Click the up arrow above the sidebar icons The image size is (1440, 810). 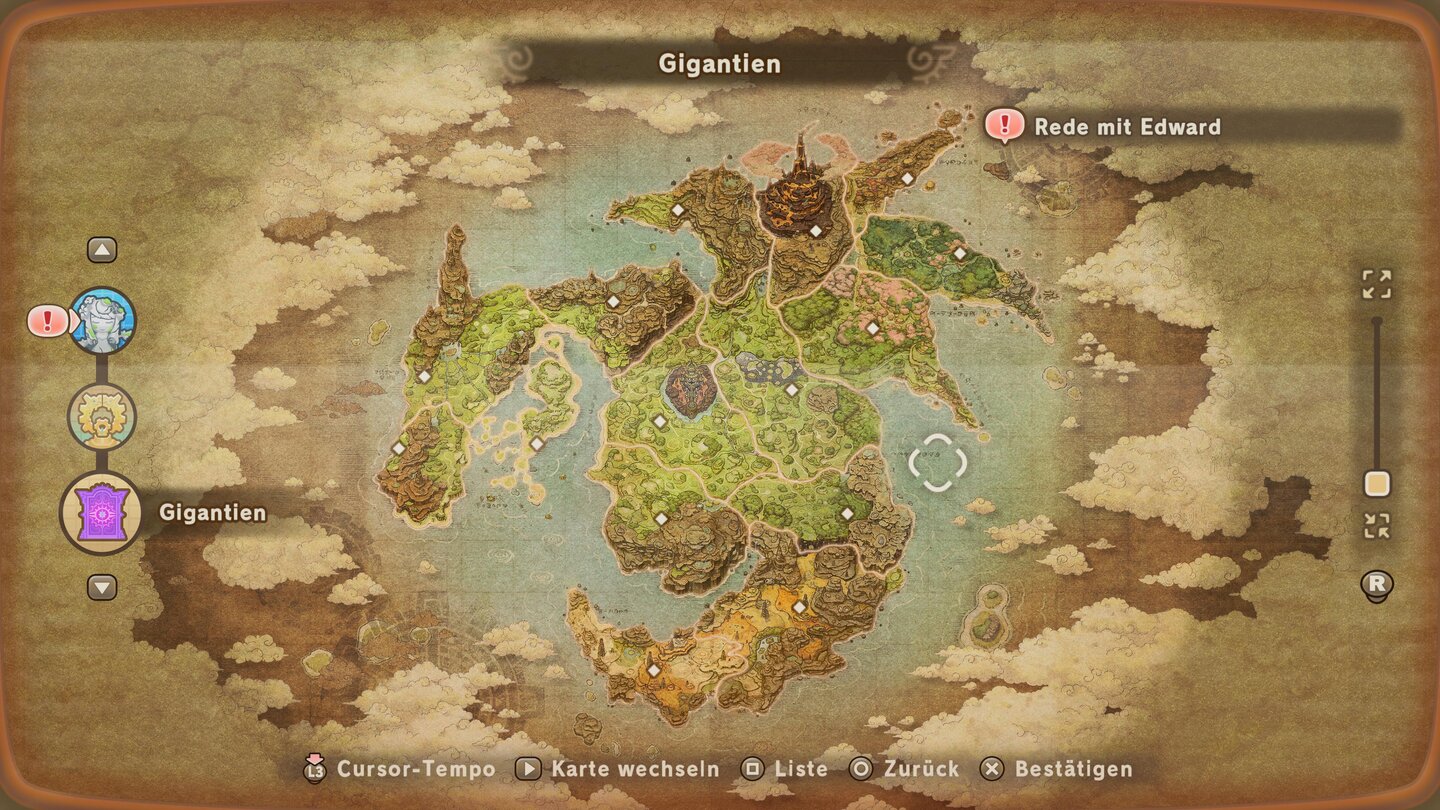click(x=103, y=248)
